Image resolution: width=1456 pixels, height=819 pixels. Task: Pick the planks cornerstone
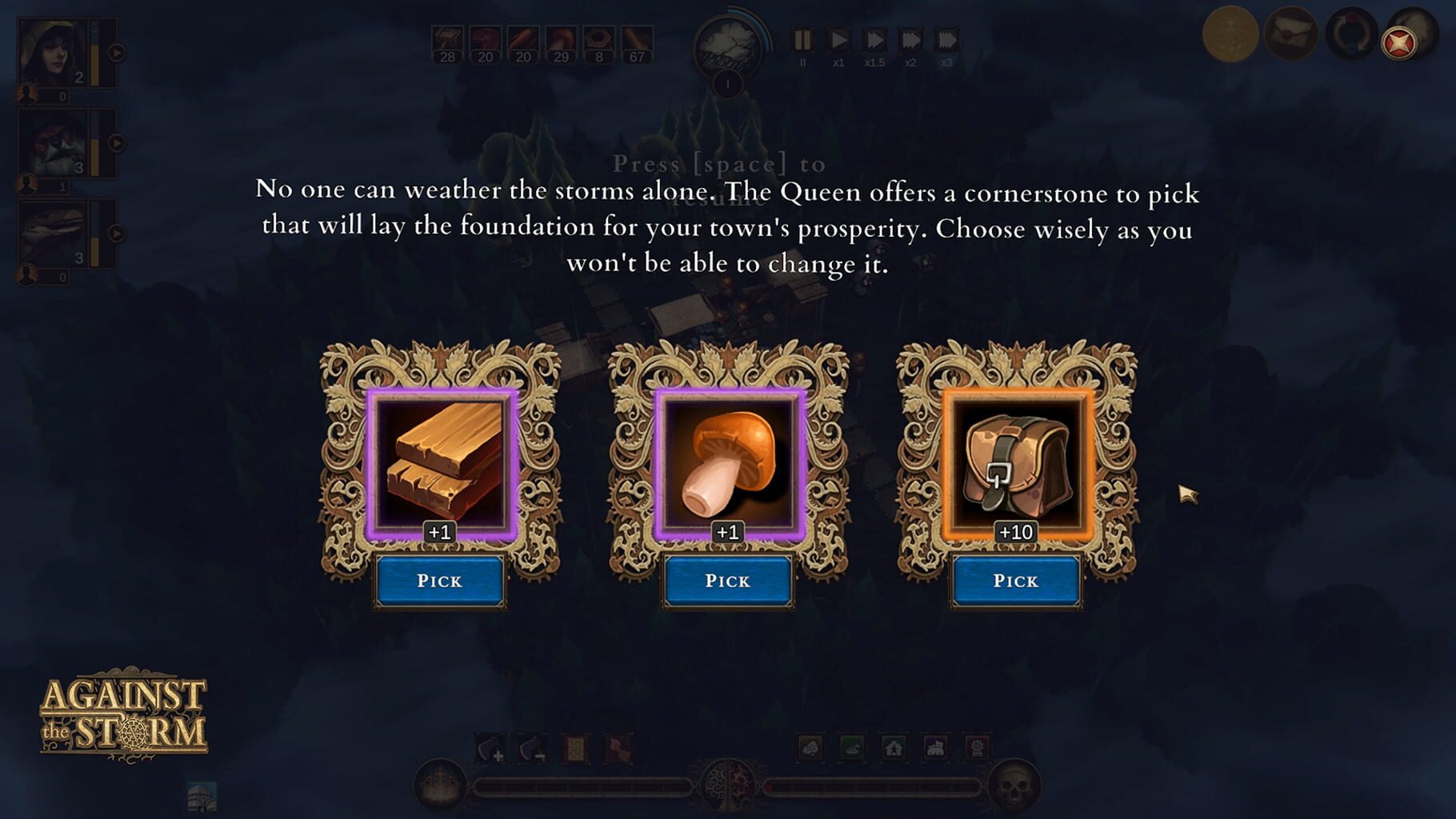point(439,581)
